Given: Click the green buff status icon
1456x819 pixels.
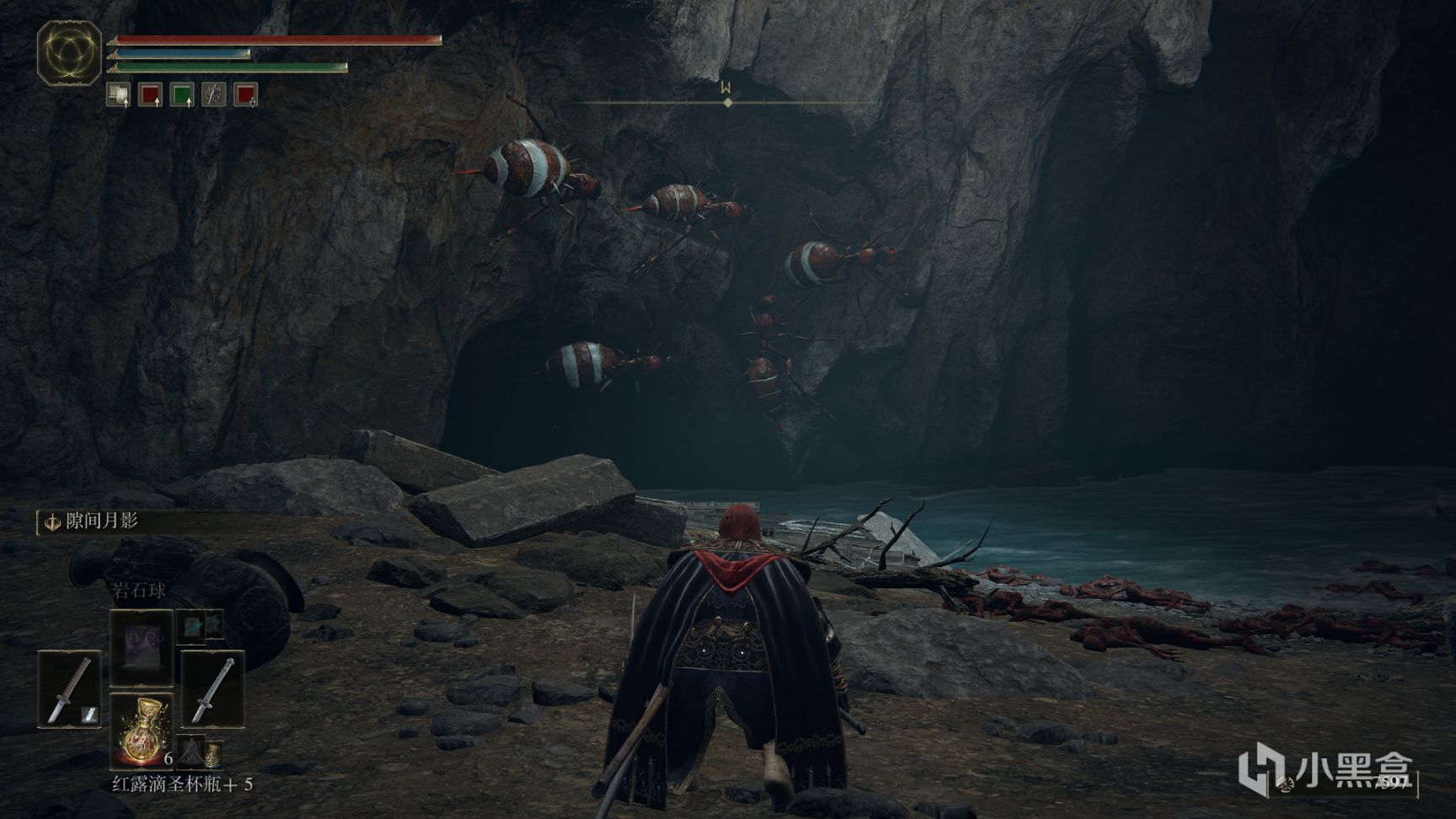Looking at the screenshot, I should tap(182, 94).
